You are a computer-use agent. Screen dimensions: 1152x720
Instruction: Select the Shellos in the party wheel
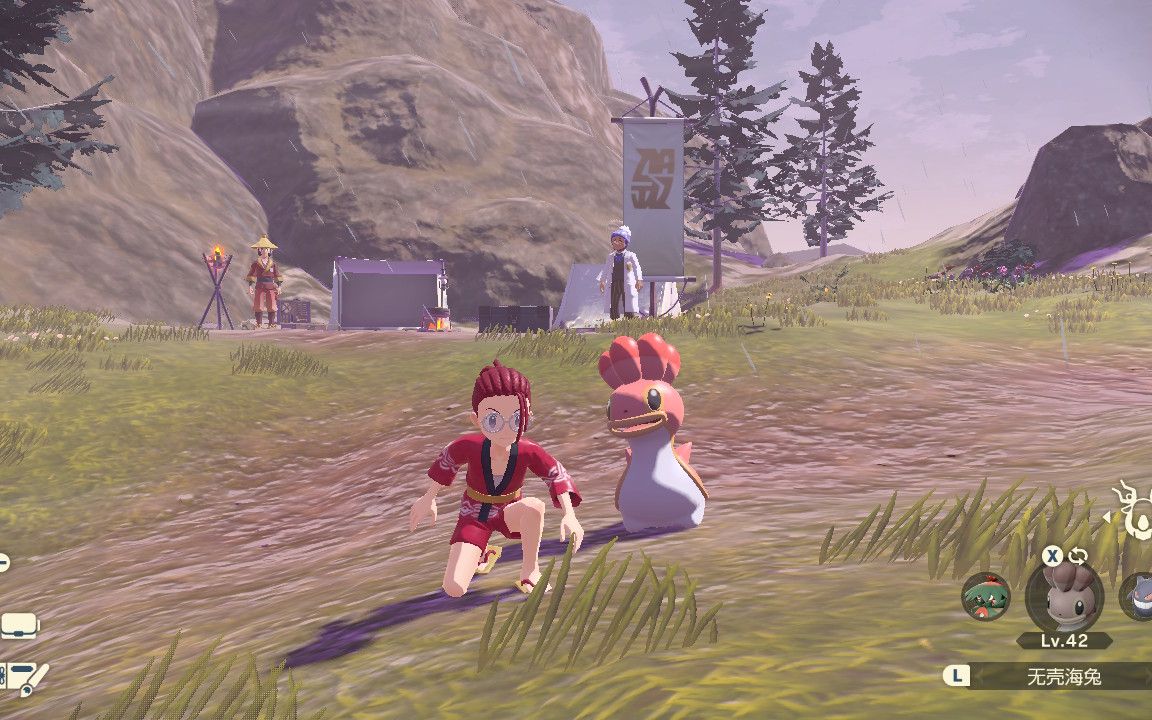pyautogui.click(x=1064, y=597)
